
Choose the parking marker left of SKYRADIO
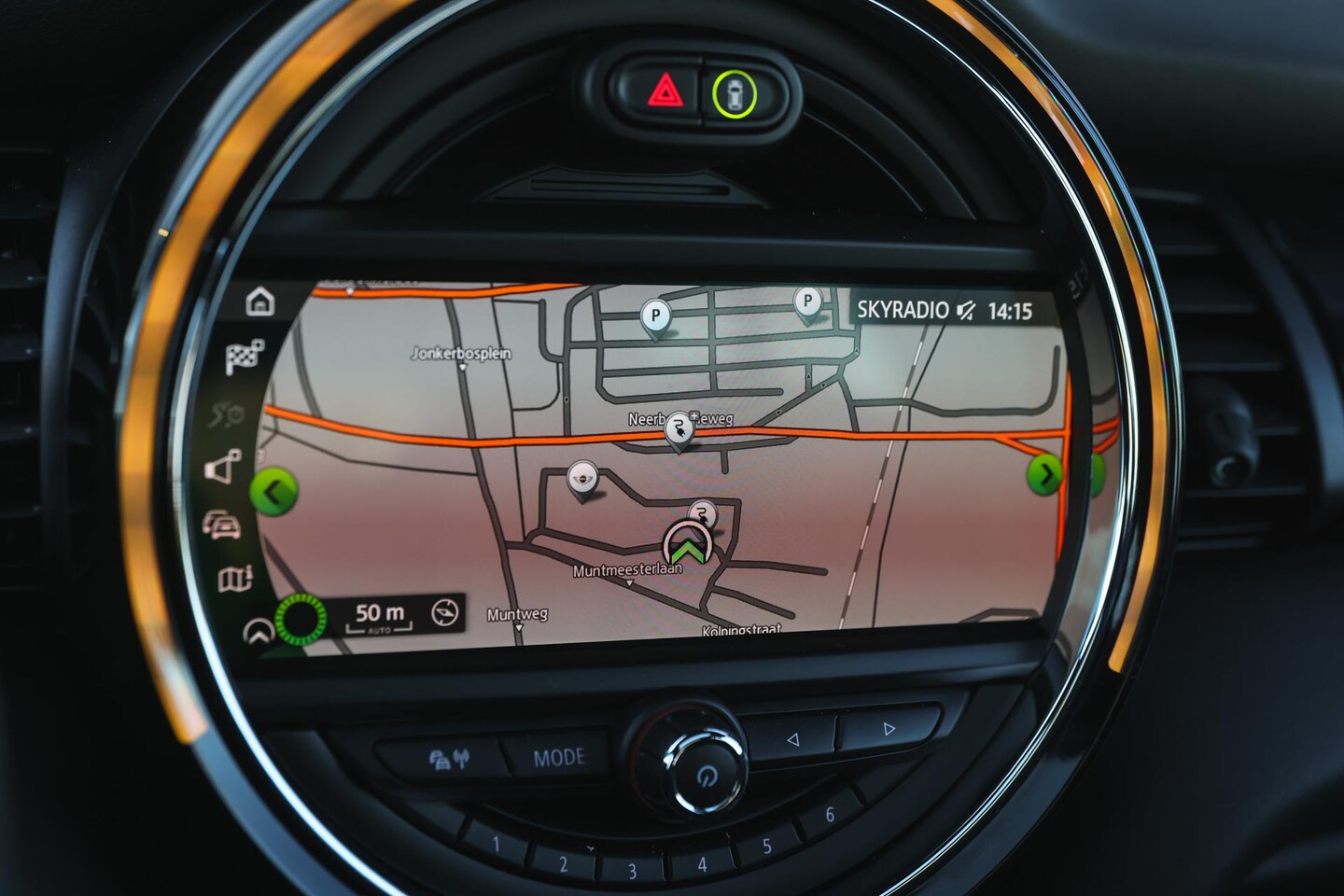[807, 302]
